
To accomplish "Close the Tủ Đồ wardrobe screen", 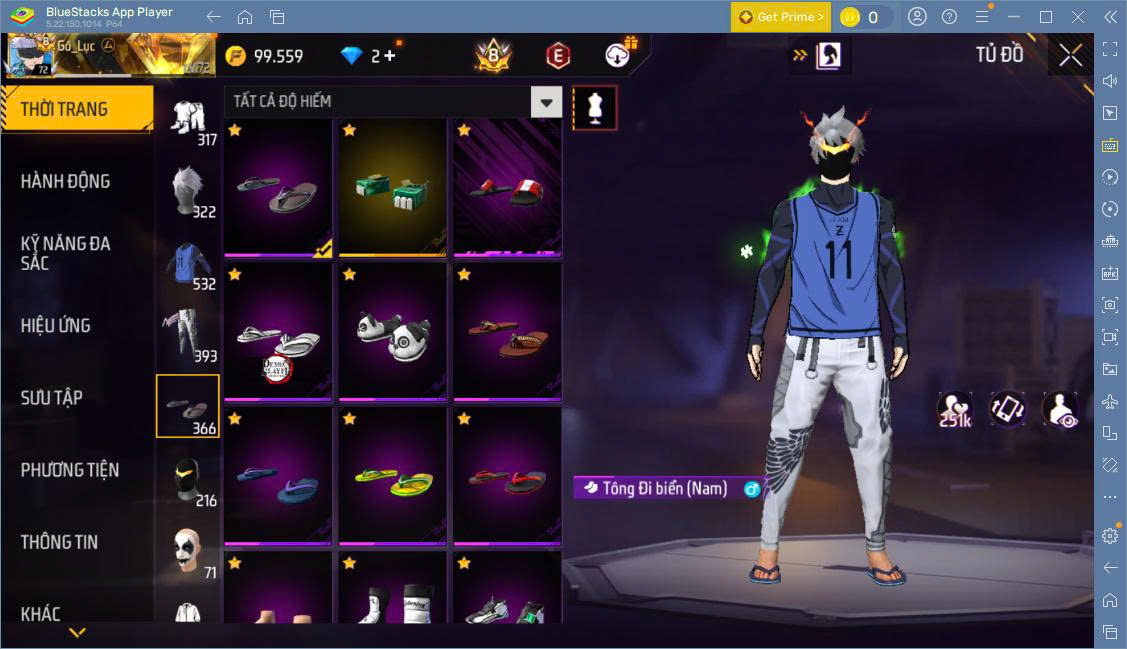I will [1071, 56].
